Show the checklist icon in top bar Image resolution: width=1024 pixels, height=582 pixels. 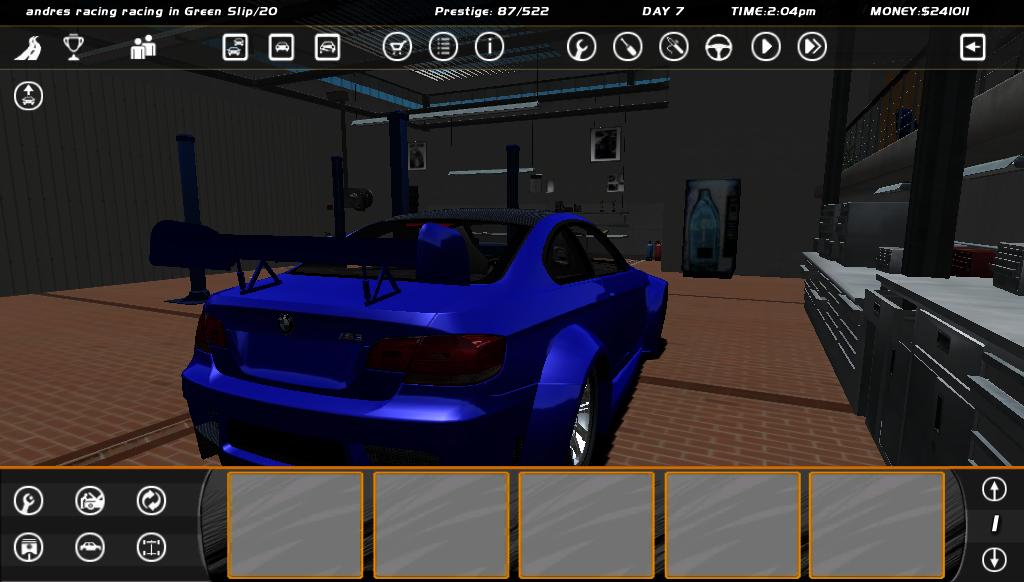[443, 47]
